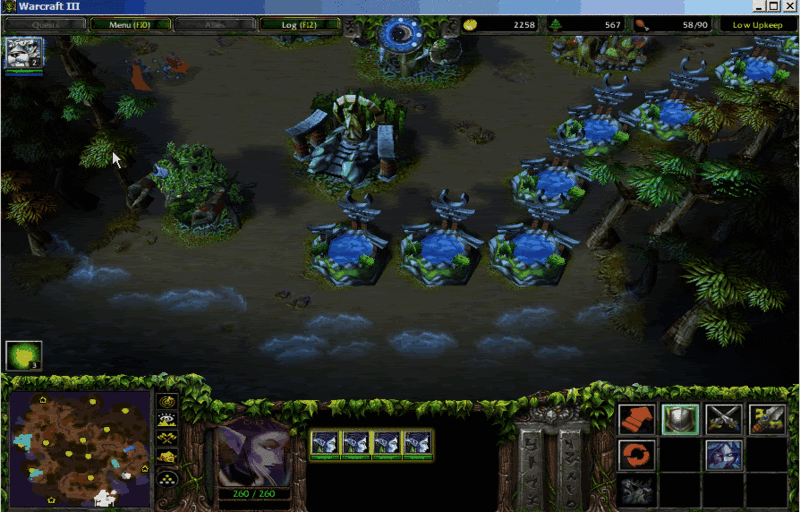800x512 pixels.
Task: Toggle minimap terrain display button
Action: coord(168,420)
